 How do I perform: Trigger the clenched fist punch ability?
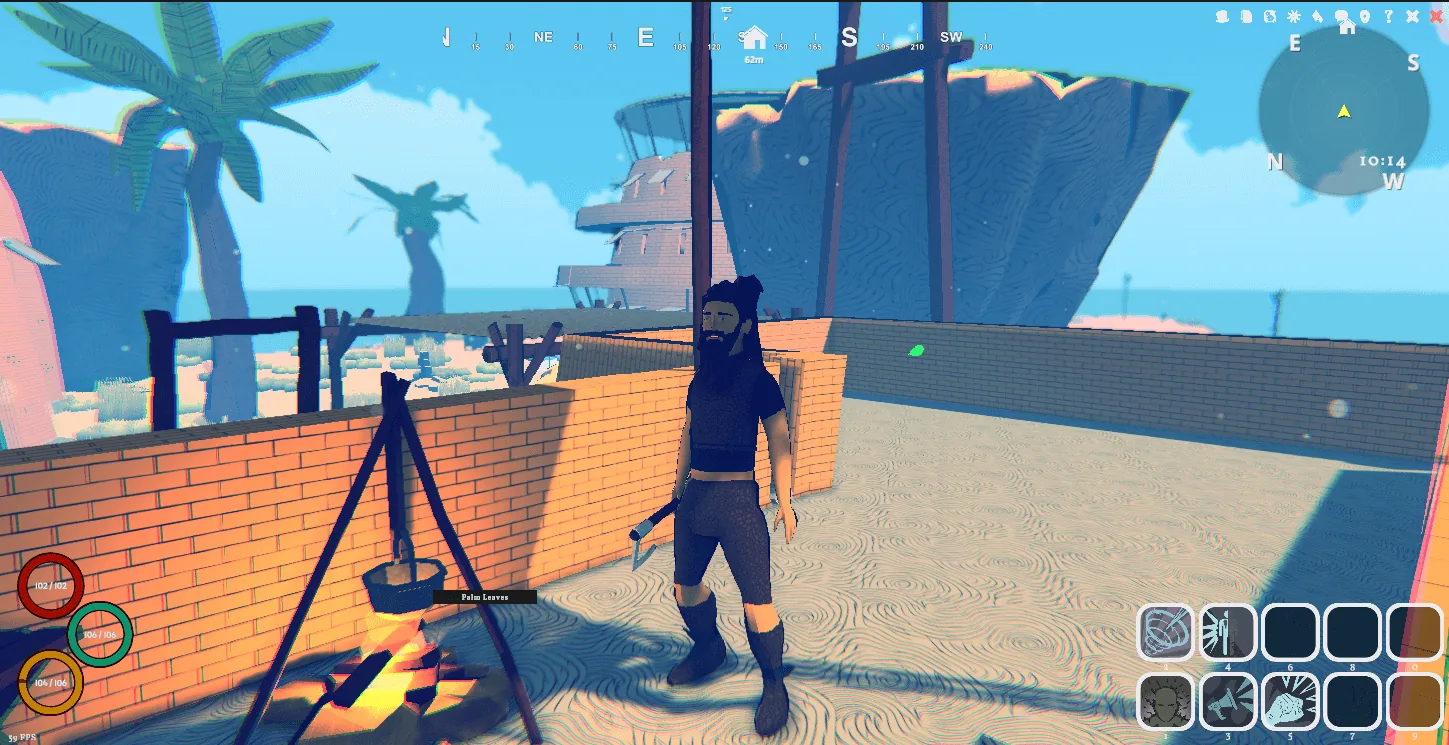[x=1290, y=701]
